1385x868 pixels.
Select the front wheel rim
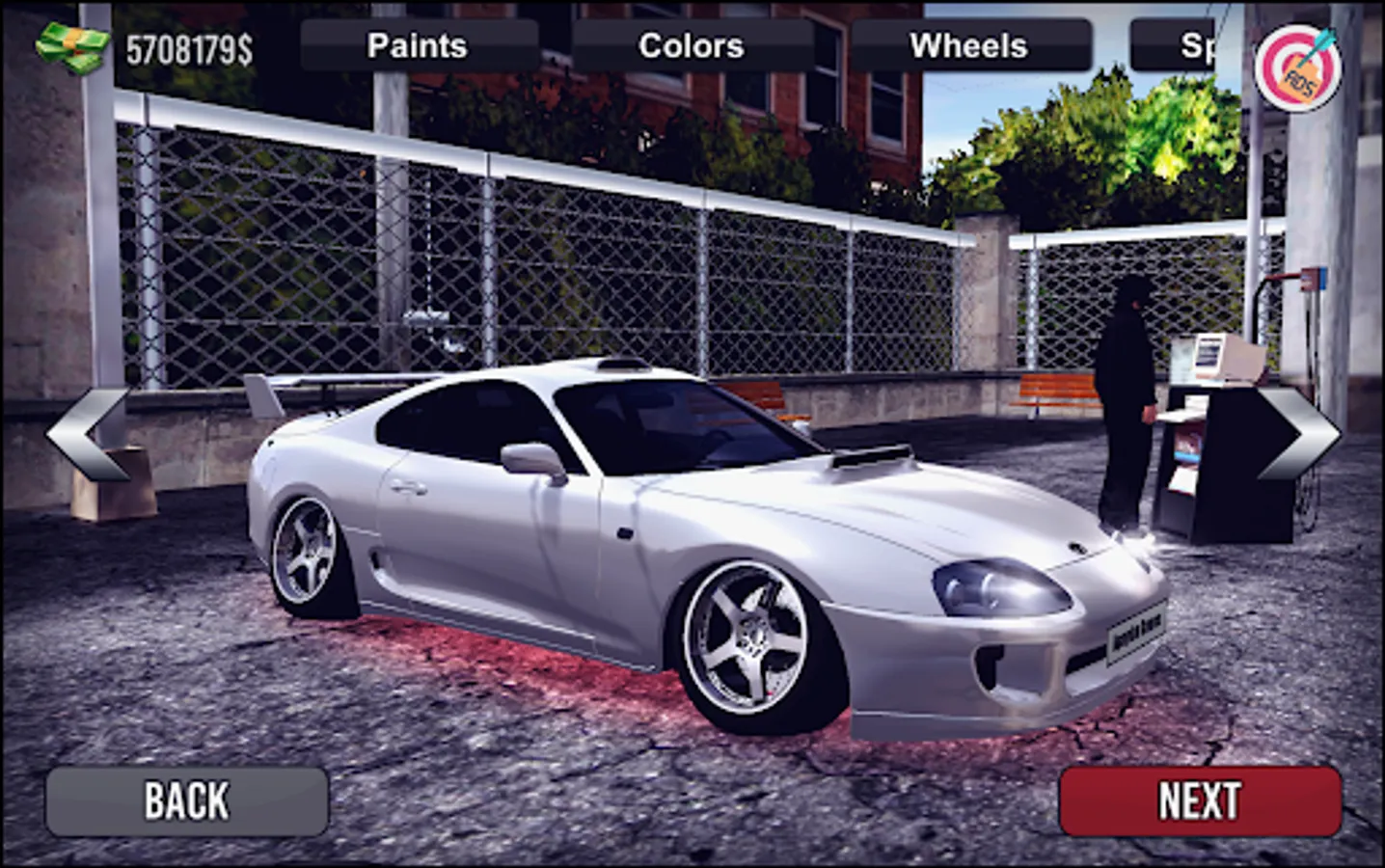click(x=751, y=637)
